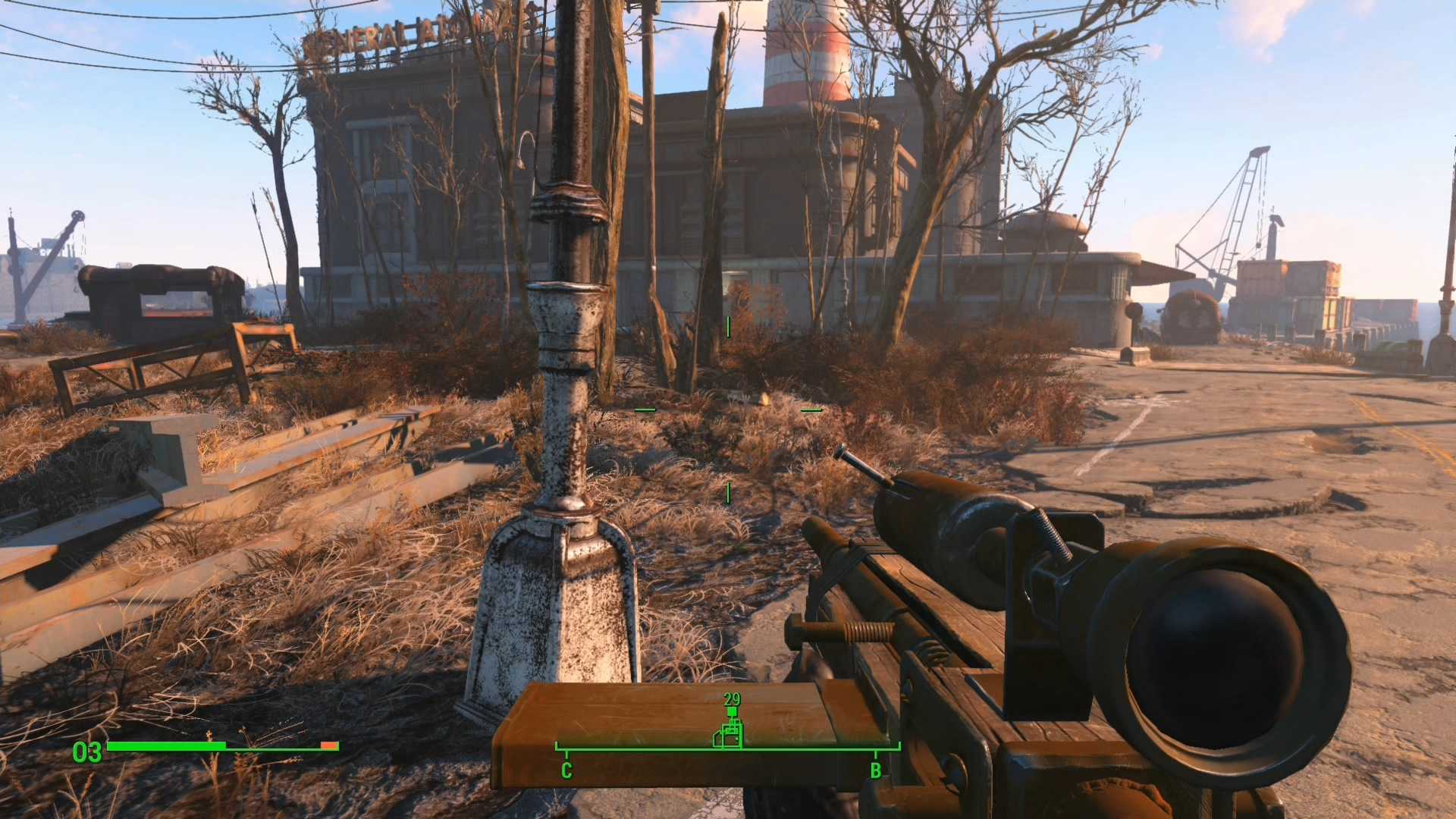Select the building location marker on the compass

tap(729, 734)
